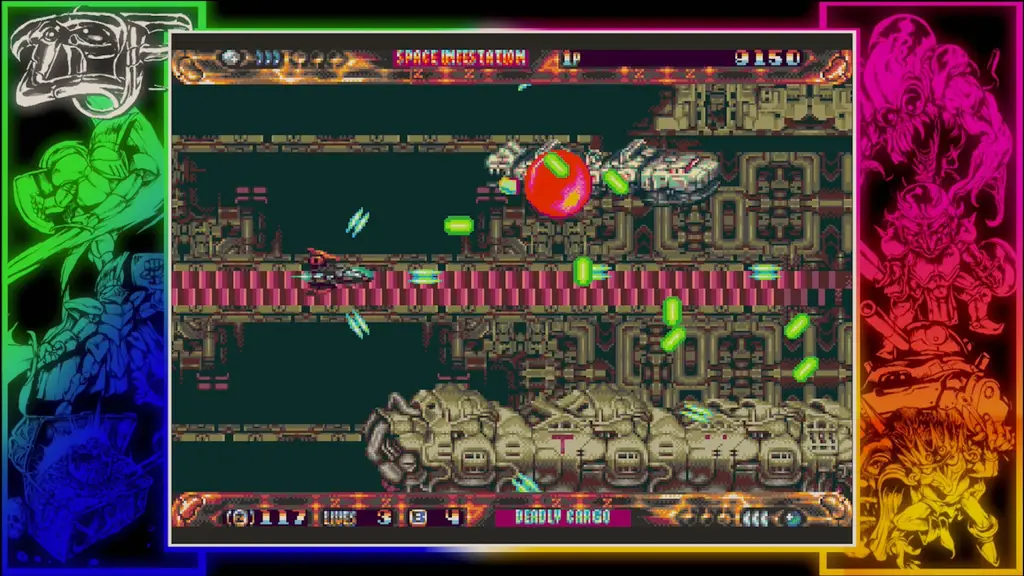Click the blue B bomb icon
1024x576 pixels.
click(418, 517)
